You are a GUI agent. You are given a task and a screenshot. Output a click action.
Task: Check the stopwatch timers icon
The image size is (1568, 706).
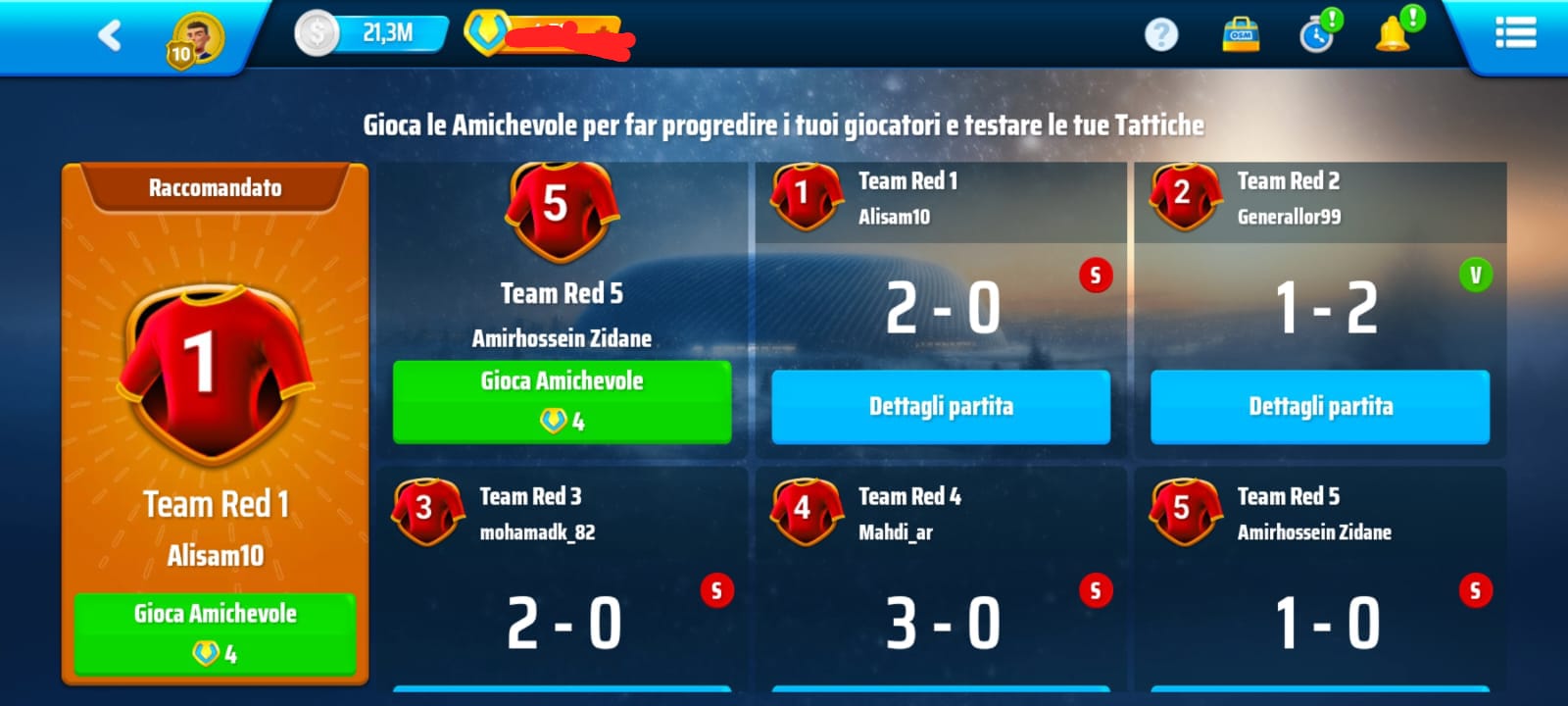[x=1317, y=35]
